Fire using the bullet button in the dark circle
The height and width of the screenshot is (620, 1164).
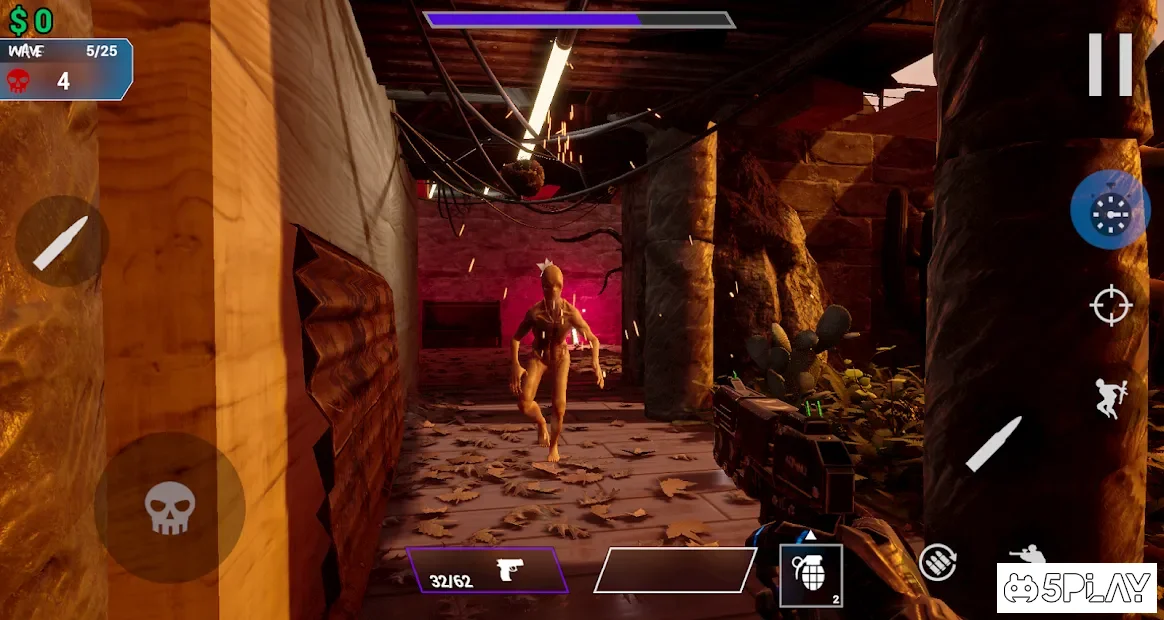pyautogui.click(x=61, y=242)
